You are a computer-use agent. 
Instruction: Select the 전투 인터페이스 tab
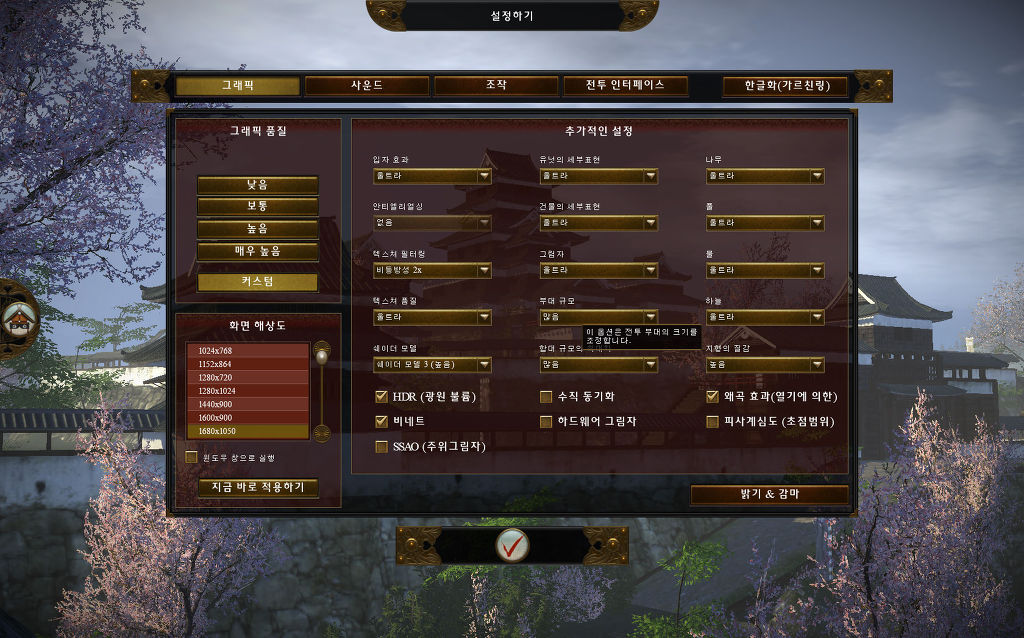[626, 86]
